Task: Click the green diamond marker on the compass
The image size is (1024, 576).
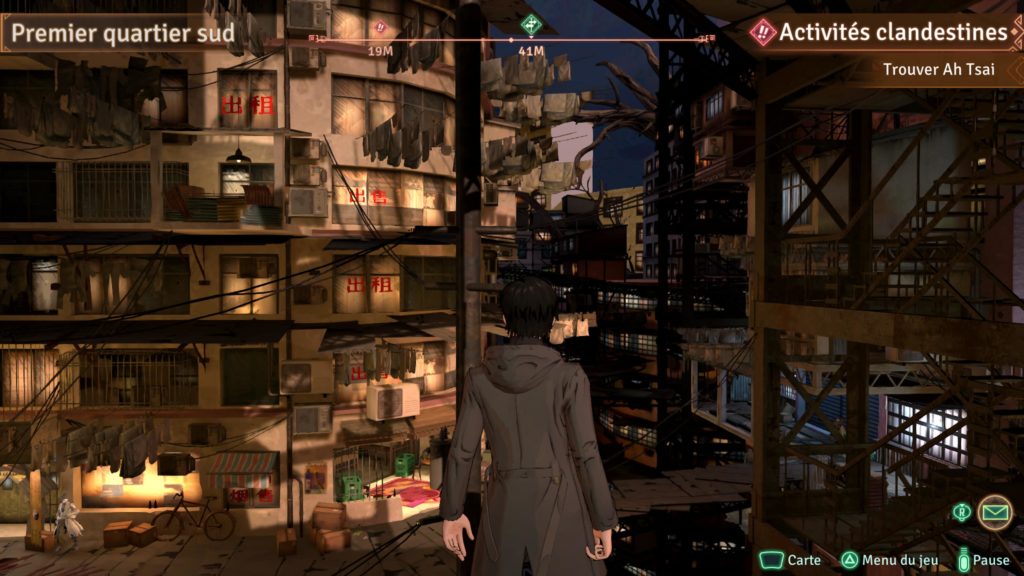Action: 531,25
